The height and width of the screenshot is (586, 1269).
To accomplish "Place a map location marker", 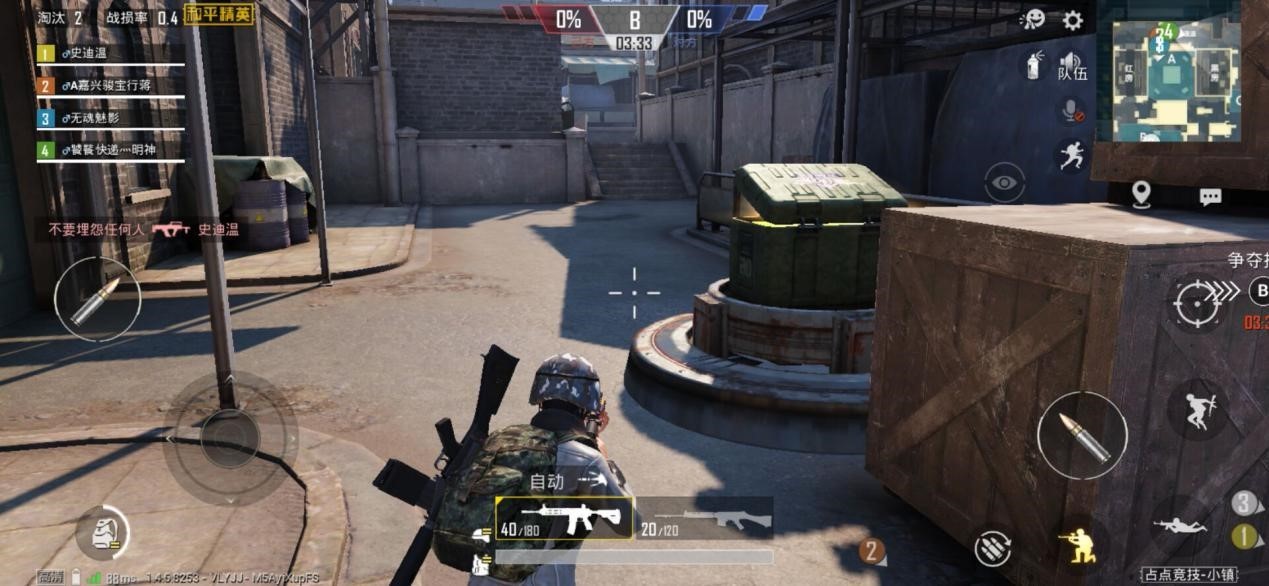I will pyautogui.click(x=1141, y=195).
